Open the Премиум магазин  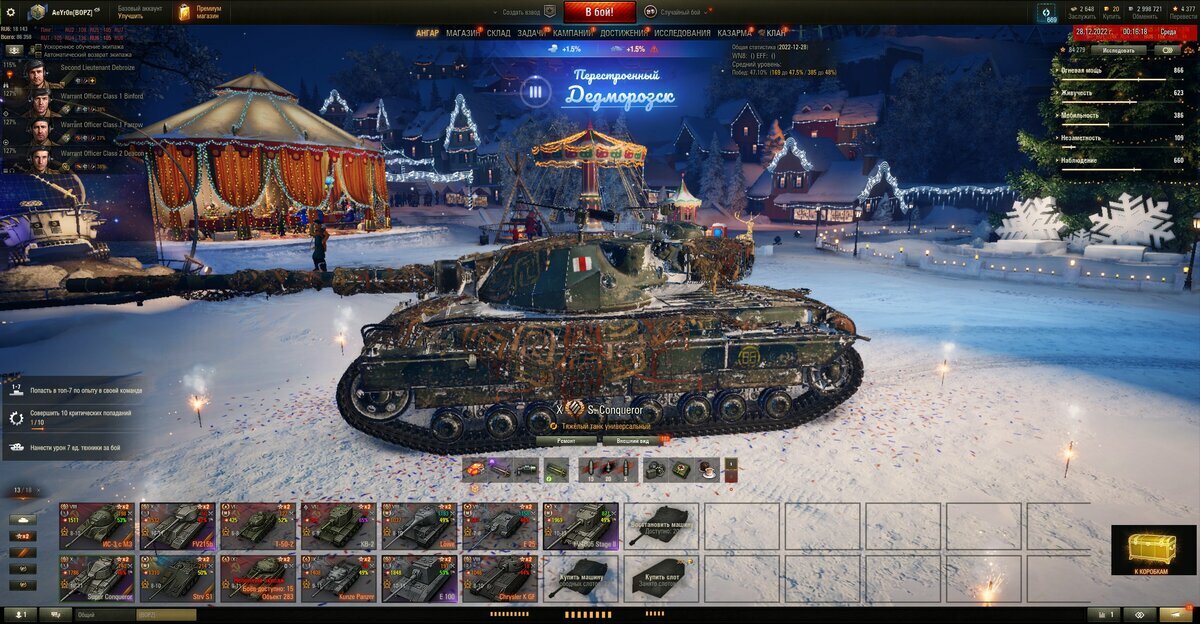pyautogui.click(x=200, y=12)
